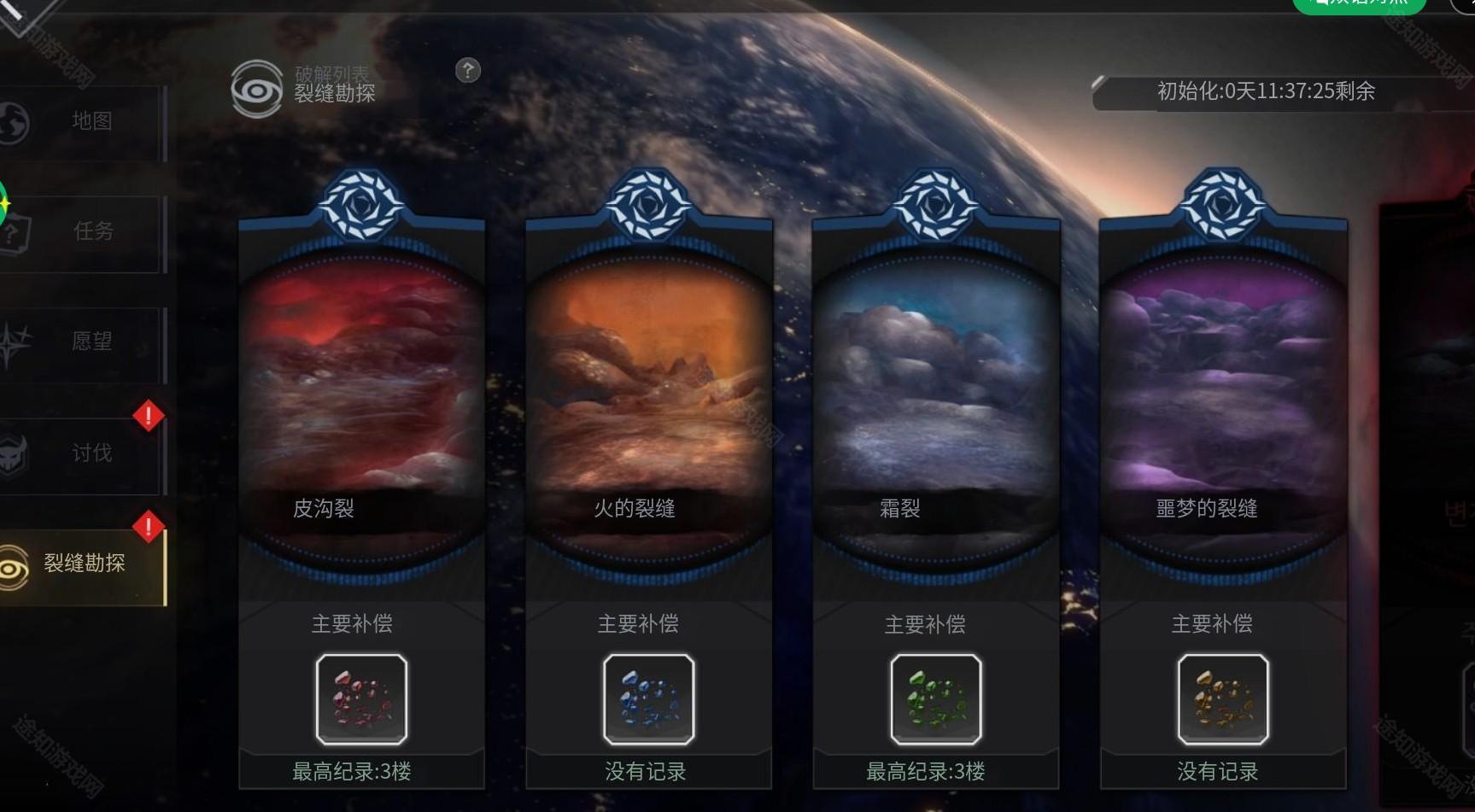This screenshot has height=812, width=1475.
Task: Open the 裂缝勘探 sidebar tab
Action: [x=82, y=564]
